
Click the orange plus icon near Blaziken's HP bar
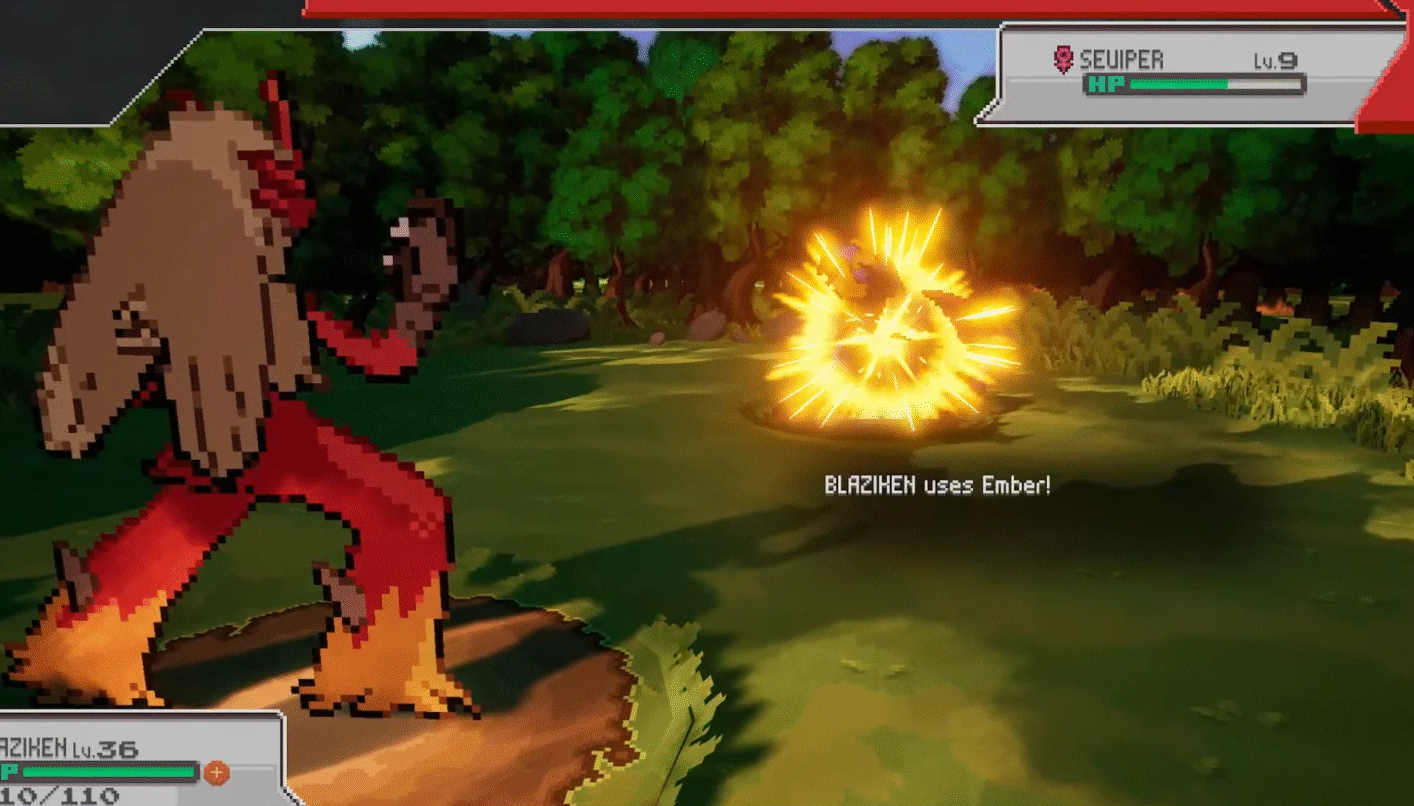[216, 772]
